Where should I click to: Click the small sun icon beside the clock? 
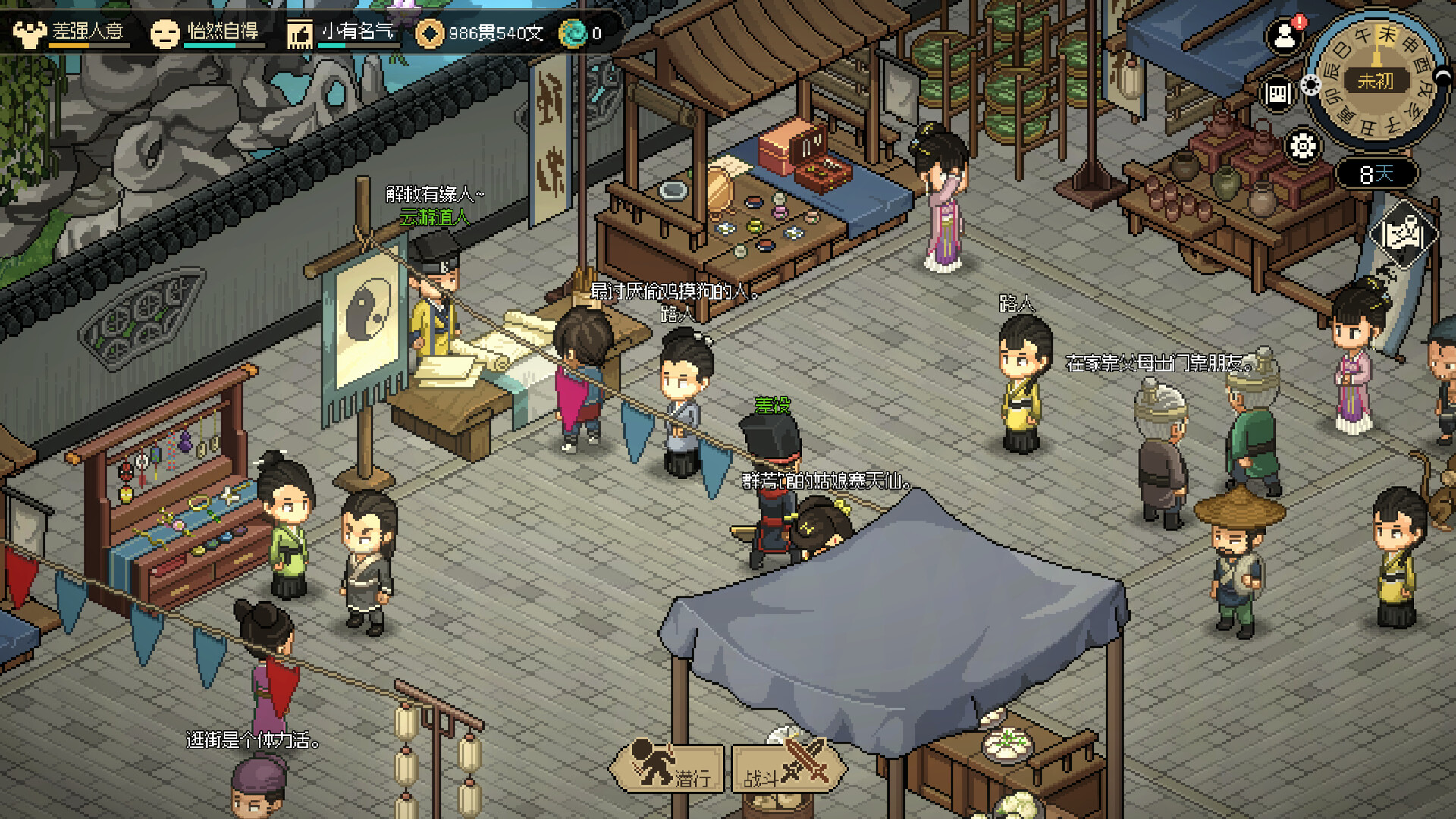point(1311,86)
